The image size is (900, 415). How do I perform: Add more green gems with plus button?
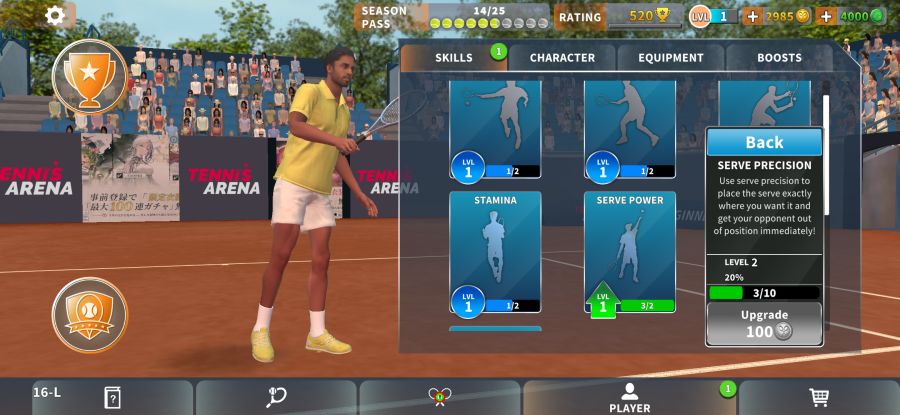coord(826,16)
